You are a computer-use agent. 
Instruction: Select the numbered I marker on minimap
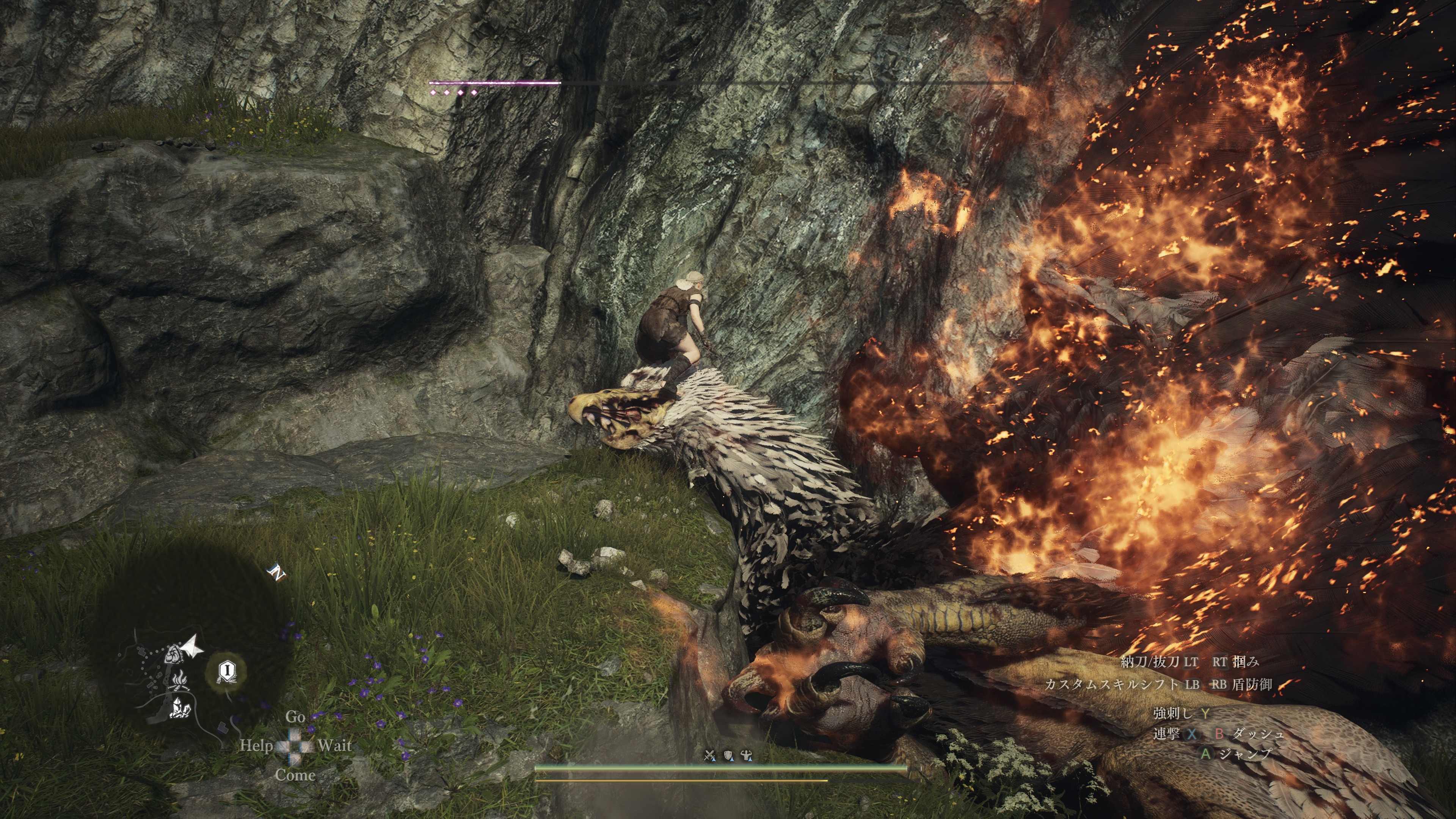tap(227, 671)
